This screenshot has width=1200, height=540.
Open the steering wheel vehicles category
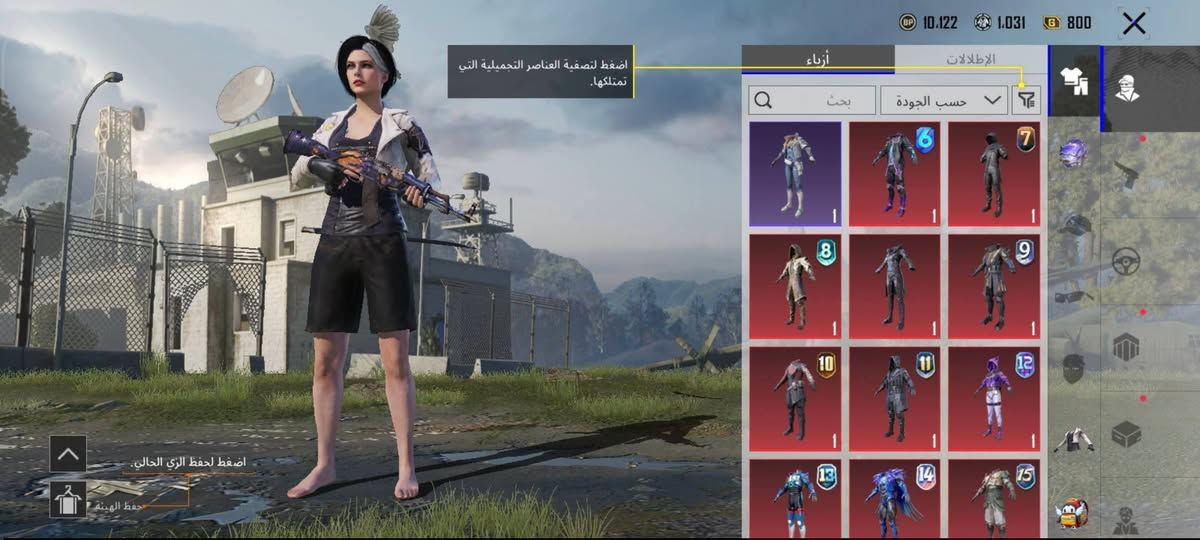point(1126,261)
